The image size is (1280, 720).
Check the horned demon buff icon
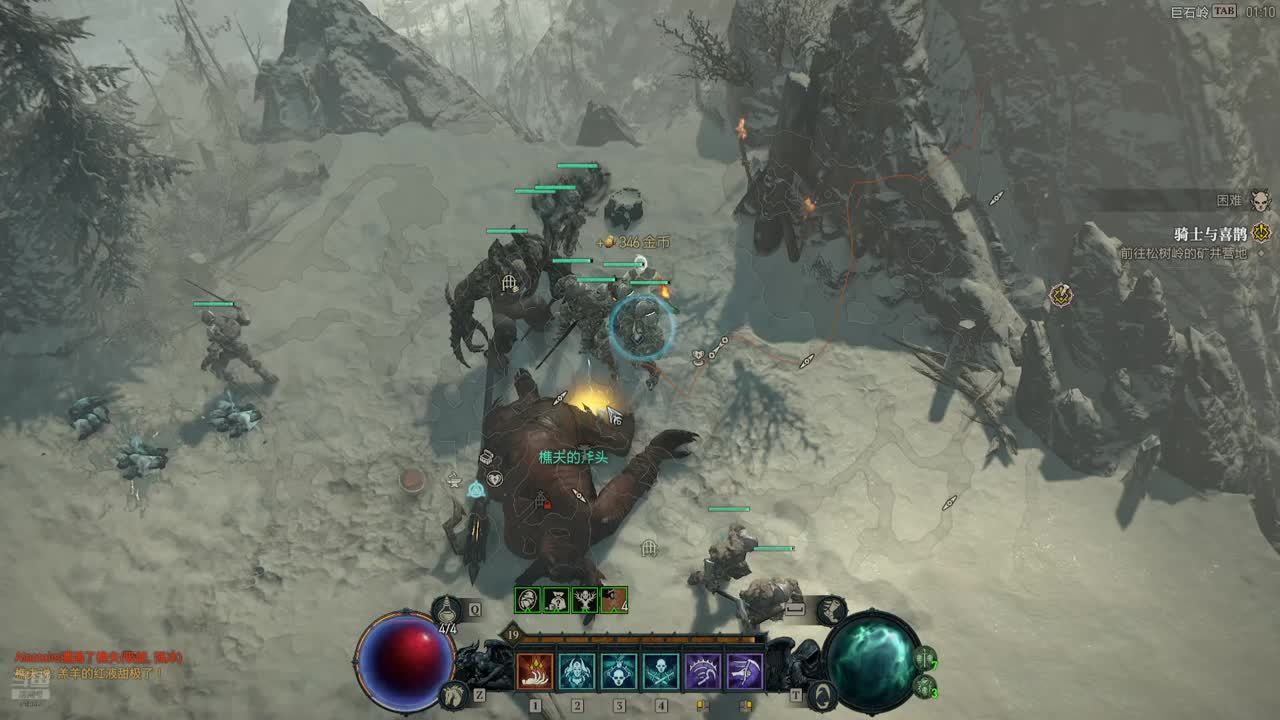click(585, 600)
